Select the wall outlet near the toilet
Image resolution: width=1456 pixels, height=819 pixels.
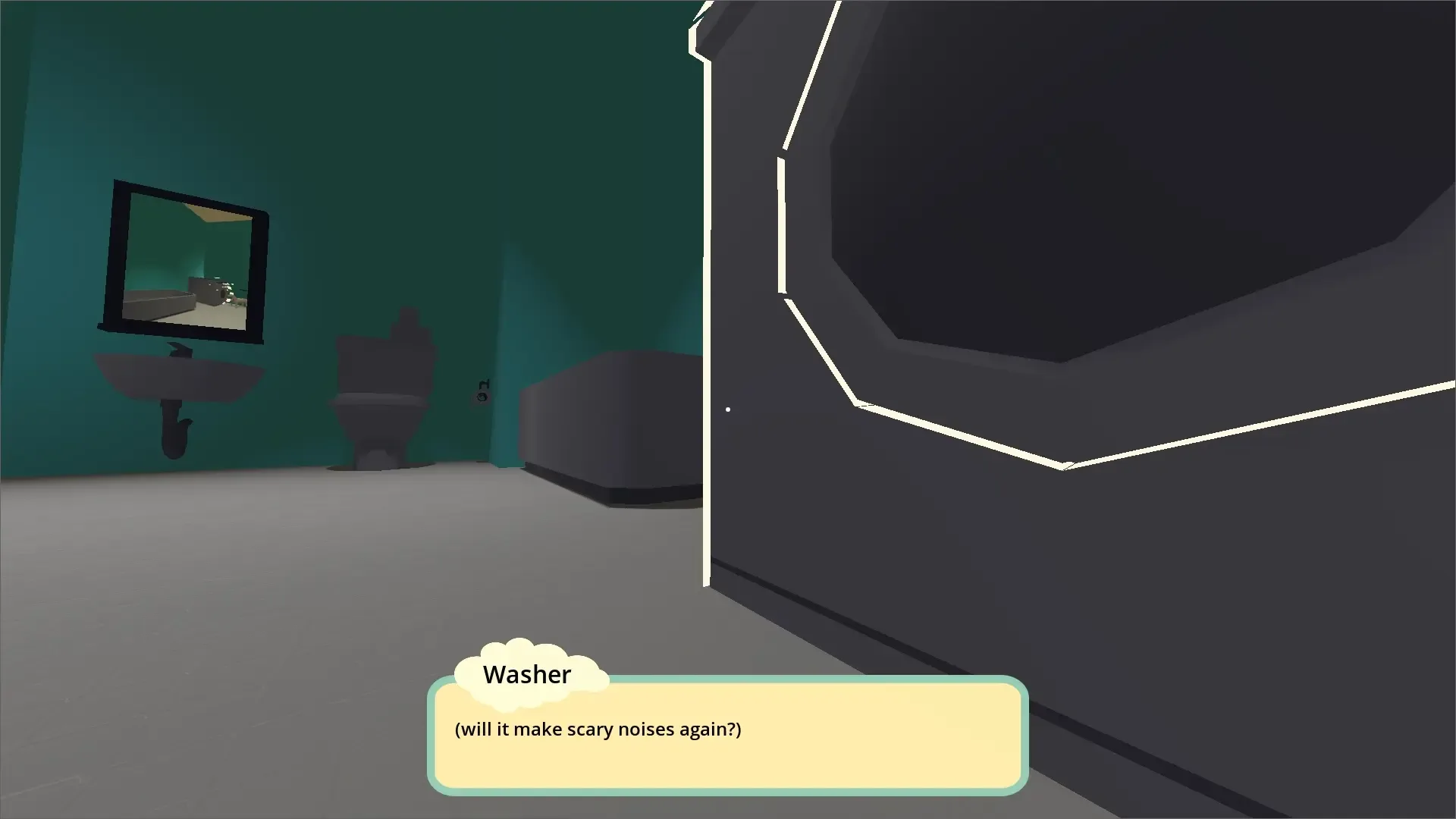[x=481, y=398]
